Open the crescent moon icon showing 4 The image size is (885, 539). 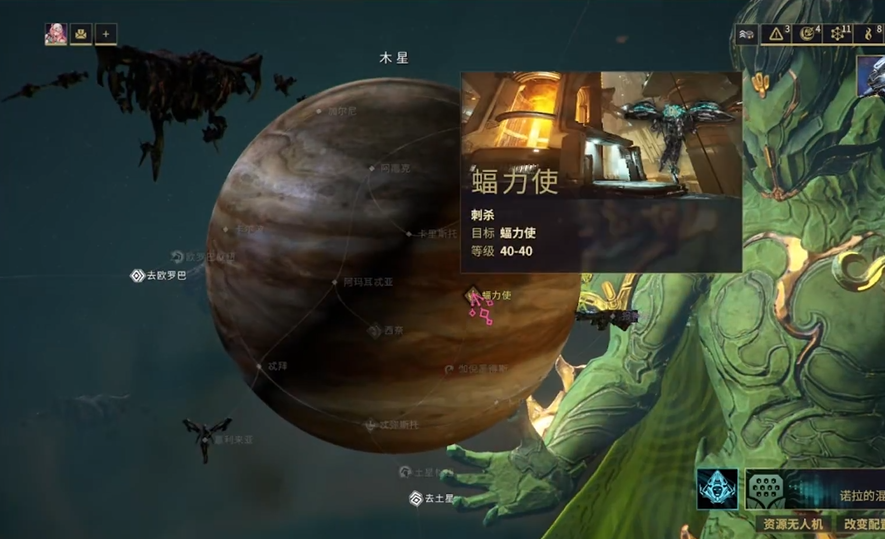[807, 34]
